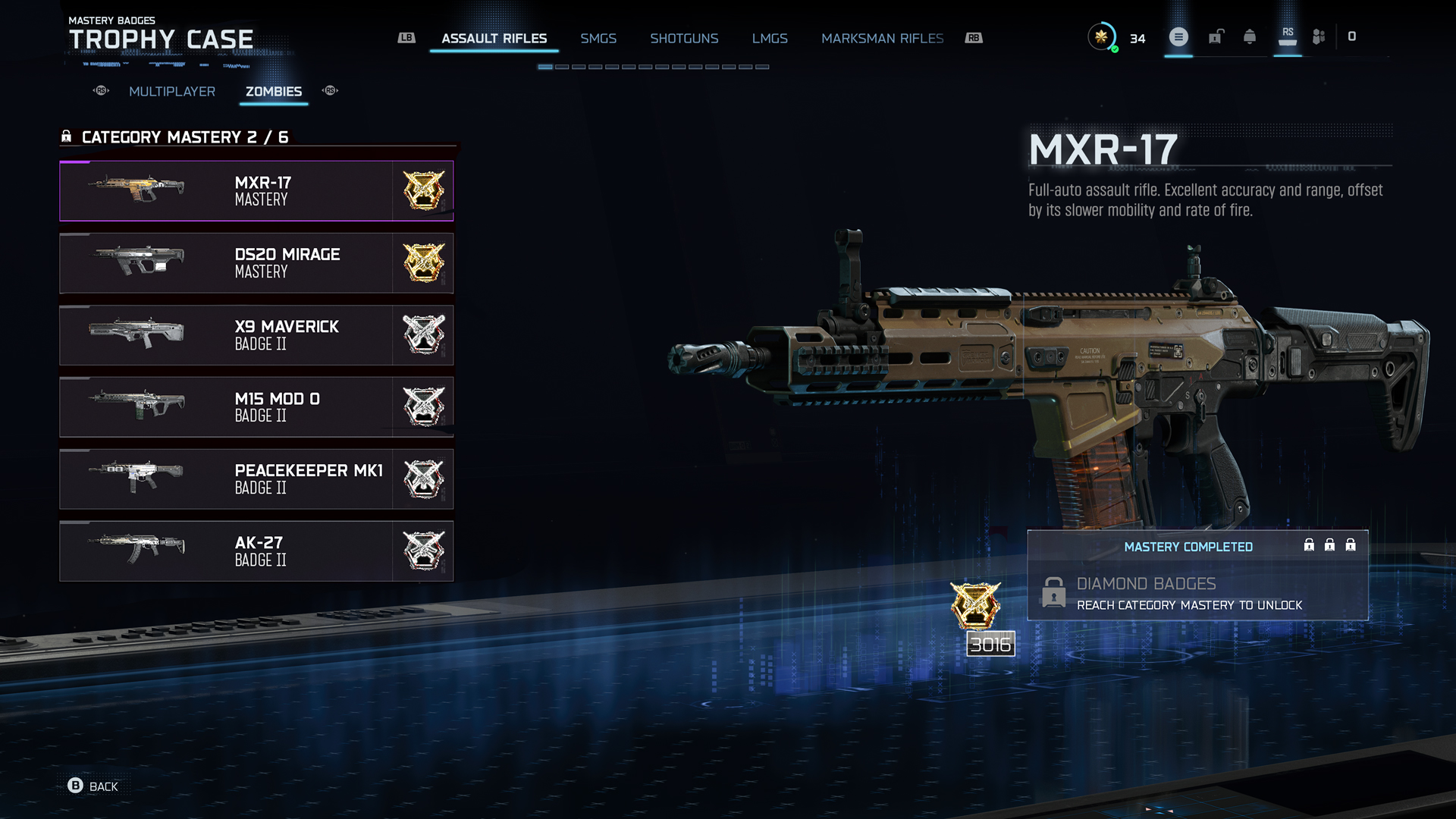The width and height of the screenshot is (1456, 819).
Task: Open the Shotguns category tab
Action: pyautogui.click(x=684, y=39)
